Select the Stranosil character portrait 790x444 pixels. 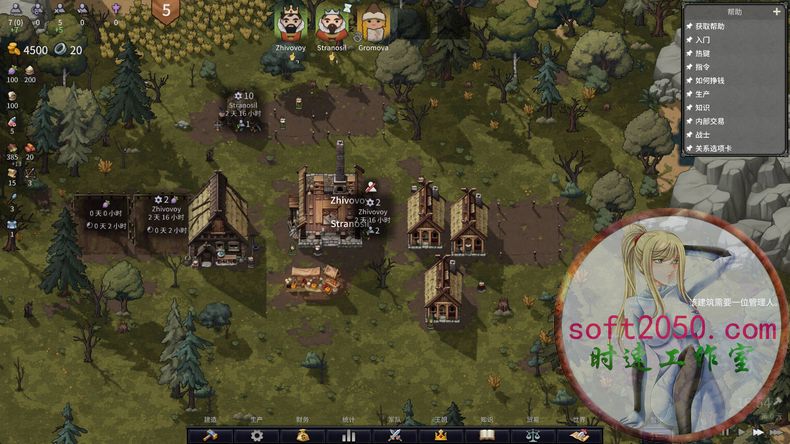331,22
